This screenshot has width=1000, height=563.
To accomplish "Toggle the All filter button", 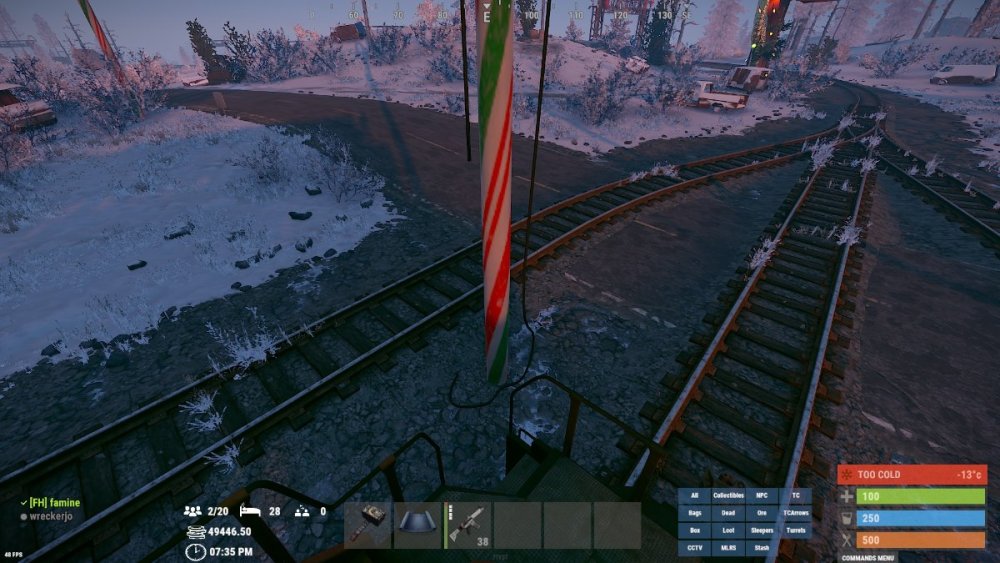I will click(x=694, y=496).
